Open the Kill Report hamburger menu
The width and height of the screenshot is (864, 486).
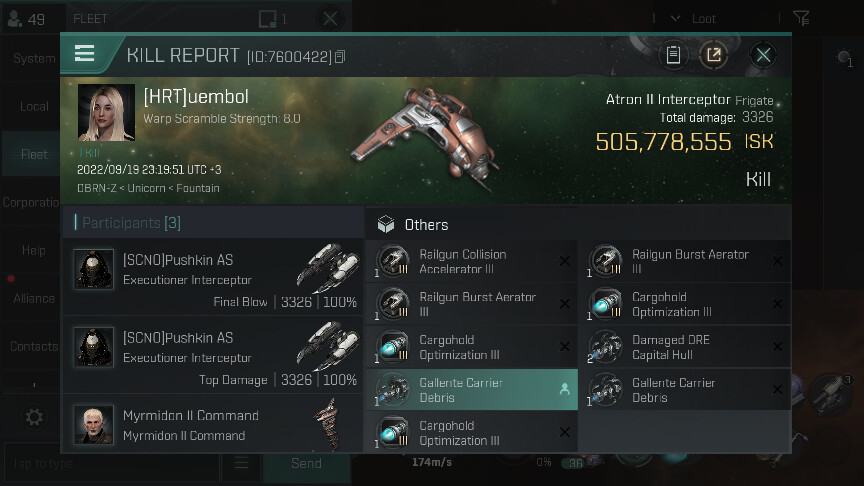[x=85, y=54]
